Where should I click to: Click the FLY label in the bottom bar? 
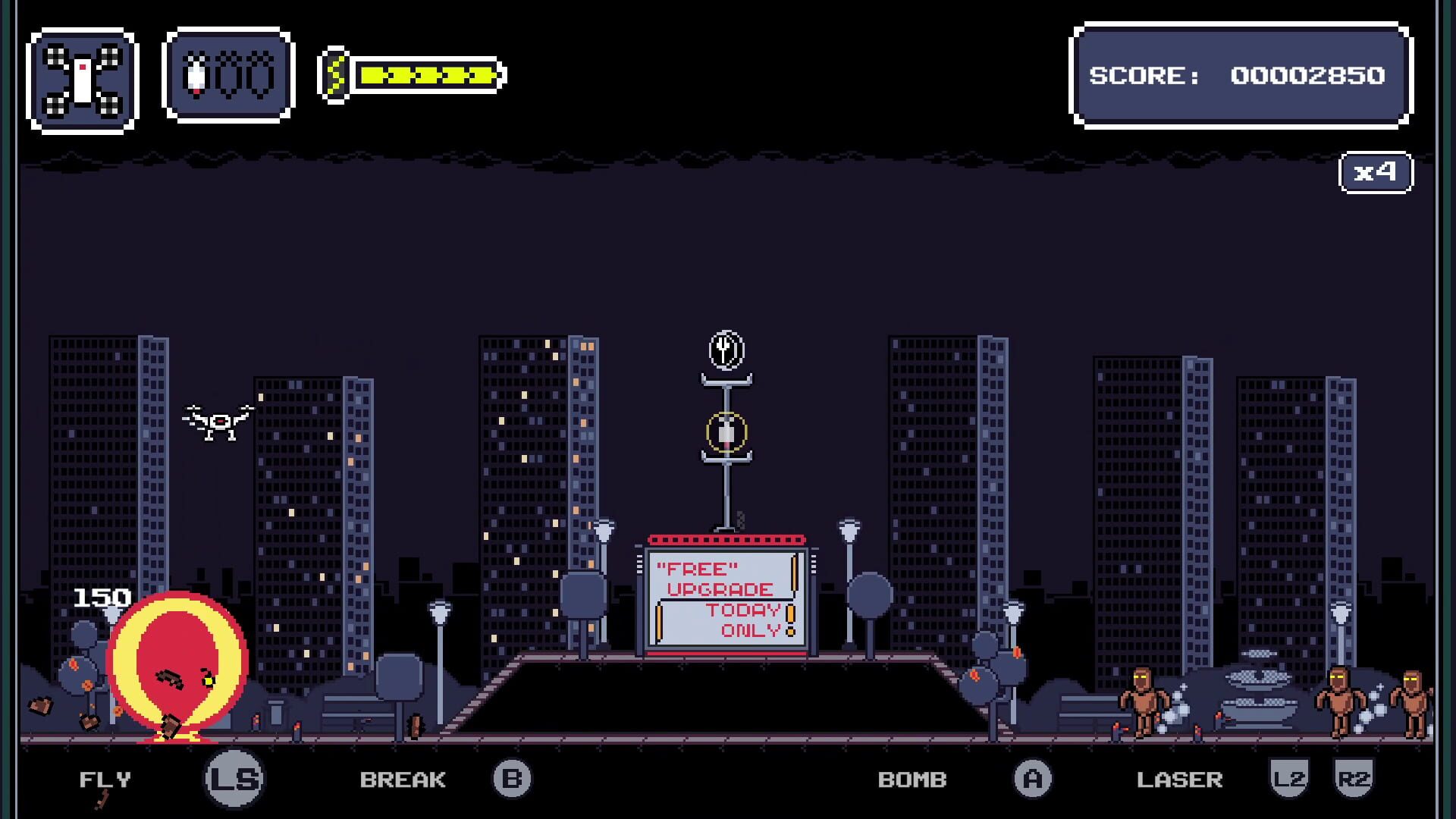105,777
